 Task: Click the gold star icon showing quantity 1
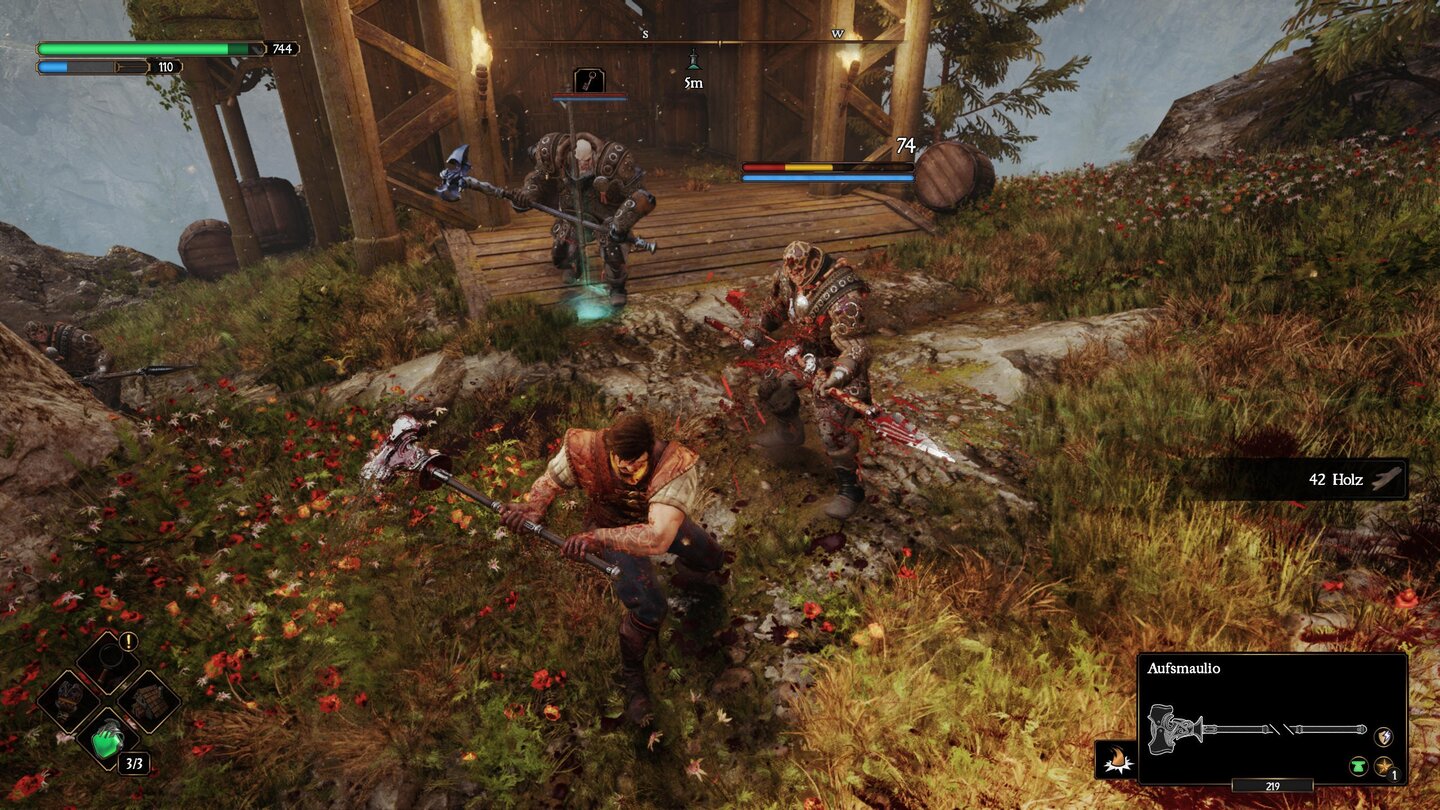coord(1383,766)
